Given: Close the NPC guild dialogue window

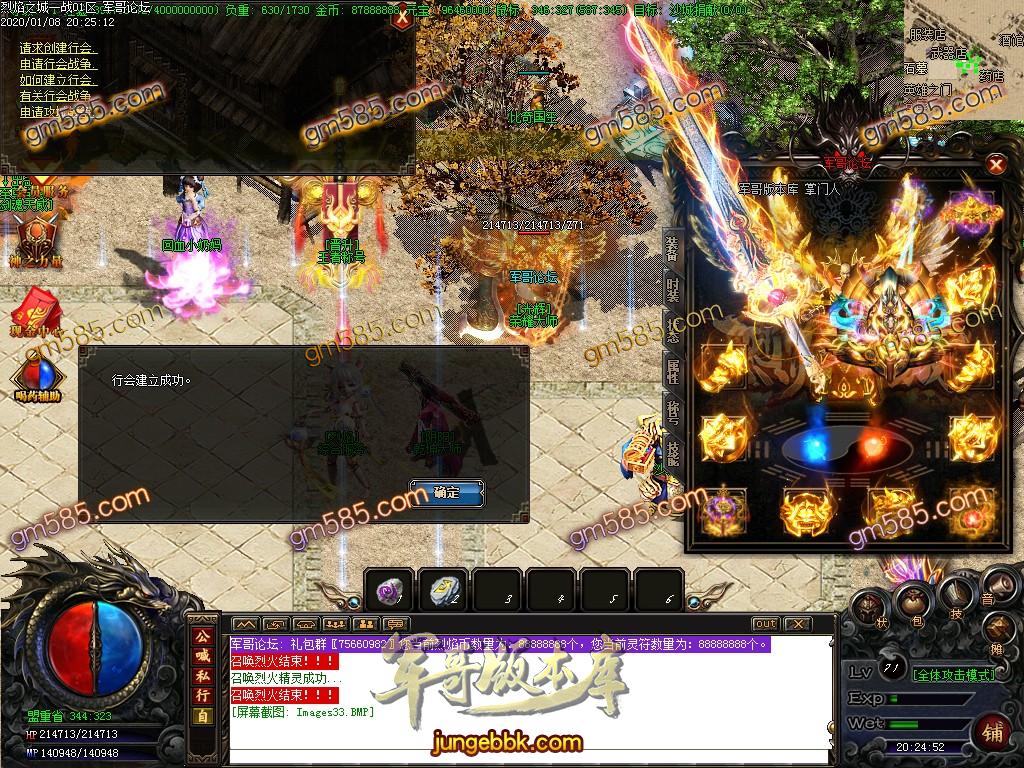Looking at the screenshot, I should pyautogui.click(x=402, y=17).
